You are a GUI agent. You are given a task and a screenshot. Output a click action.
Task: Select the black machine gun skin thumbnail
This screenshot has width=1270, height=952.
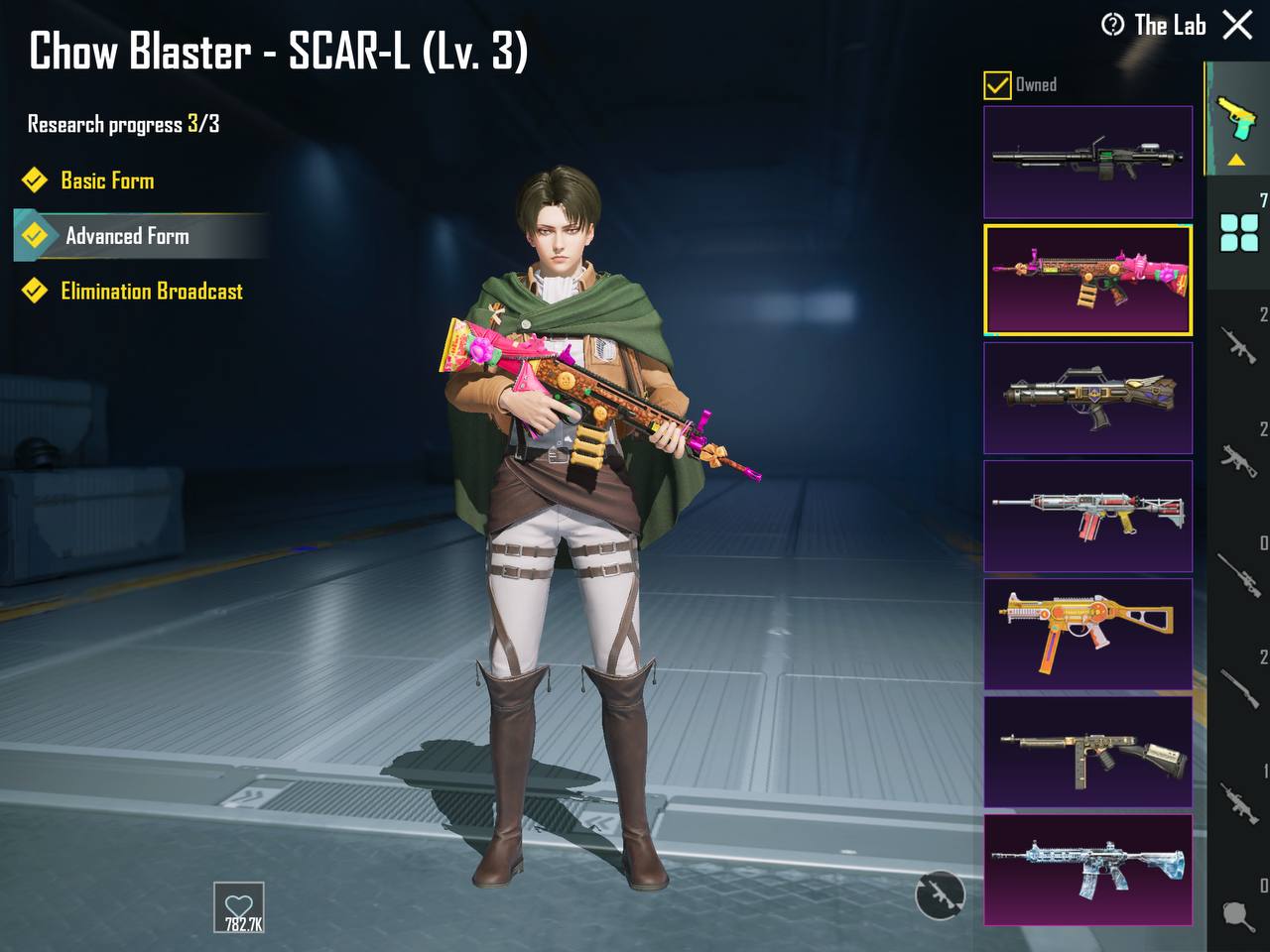pos(1087,162)
